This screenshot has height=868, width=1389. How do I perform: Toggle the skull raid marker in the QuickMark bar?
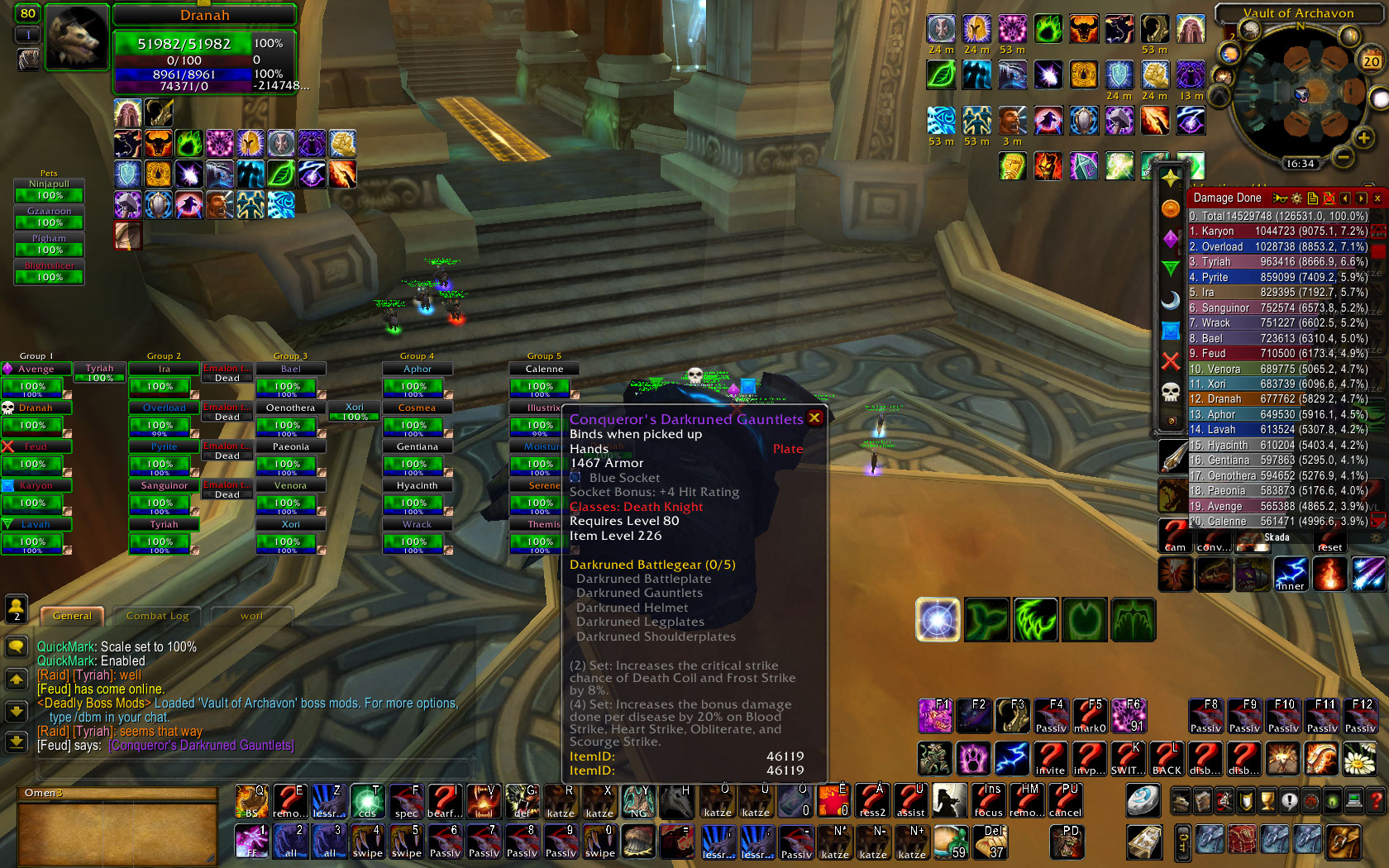point(1172,390)
